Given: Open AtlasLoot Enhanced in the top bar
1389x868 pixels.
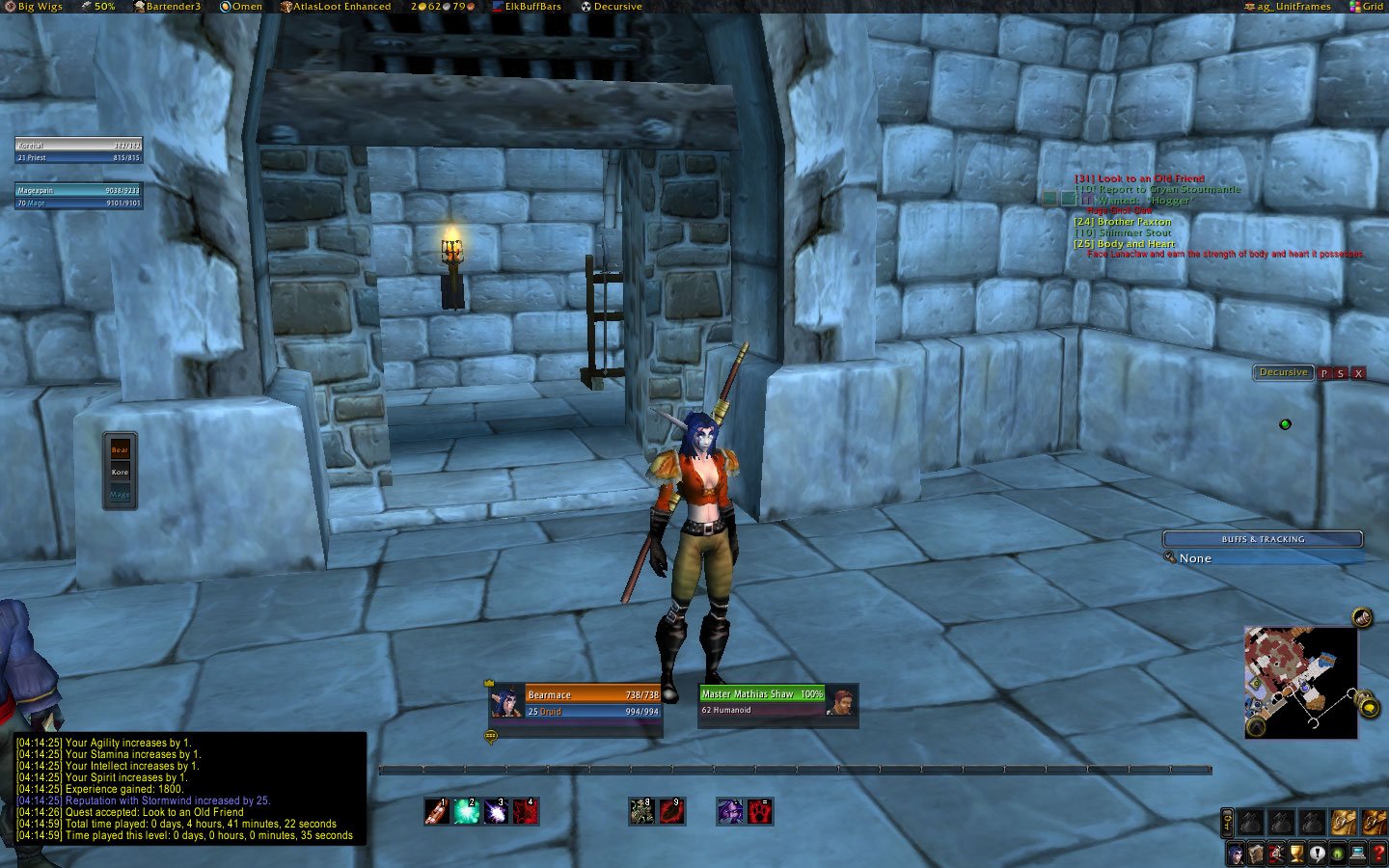Looking at the screenshot, I should point(336,7).
